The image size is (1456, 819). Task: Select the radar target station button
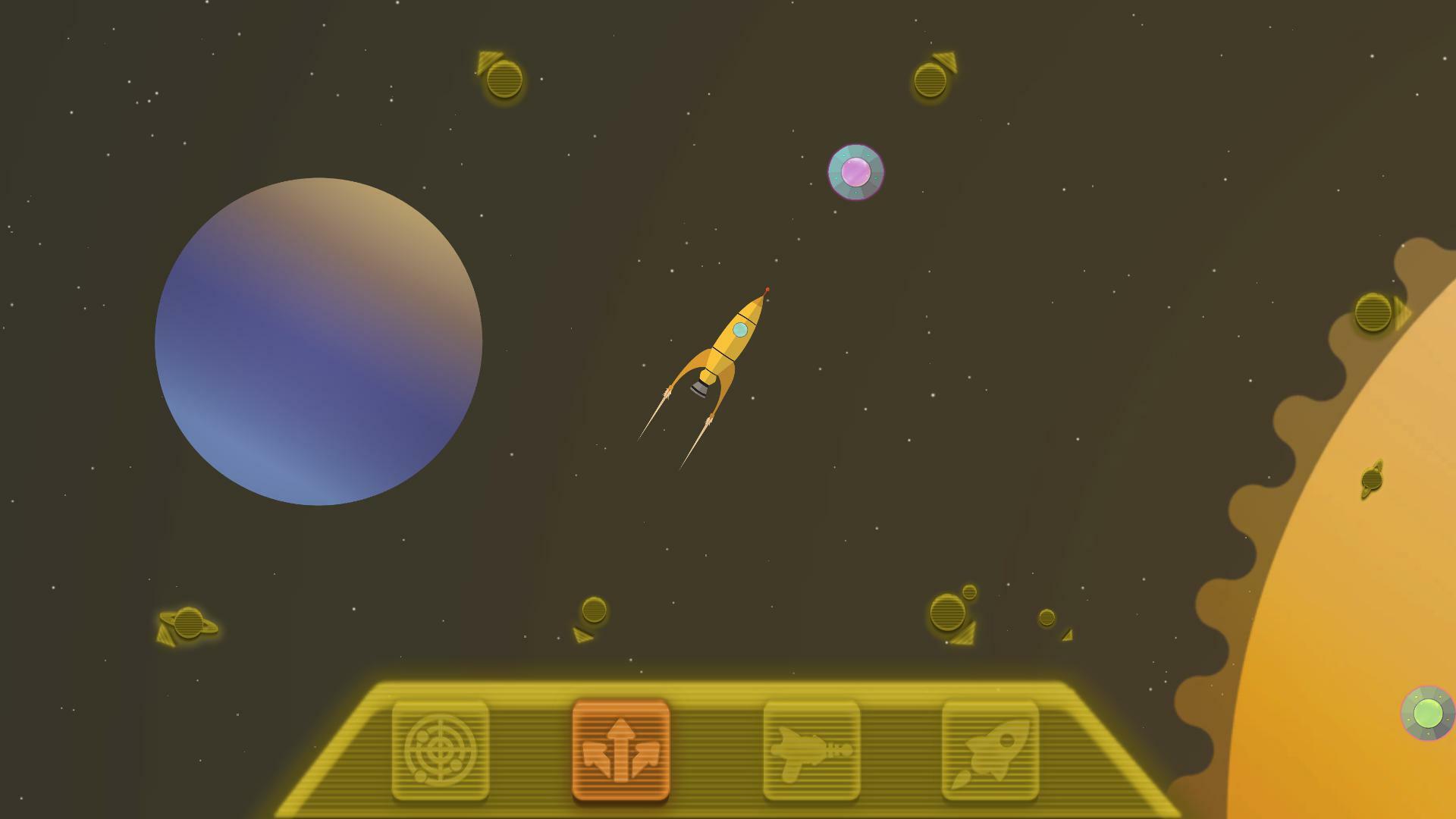pos(441,750)
